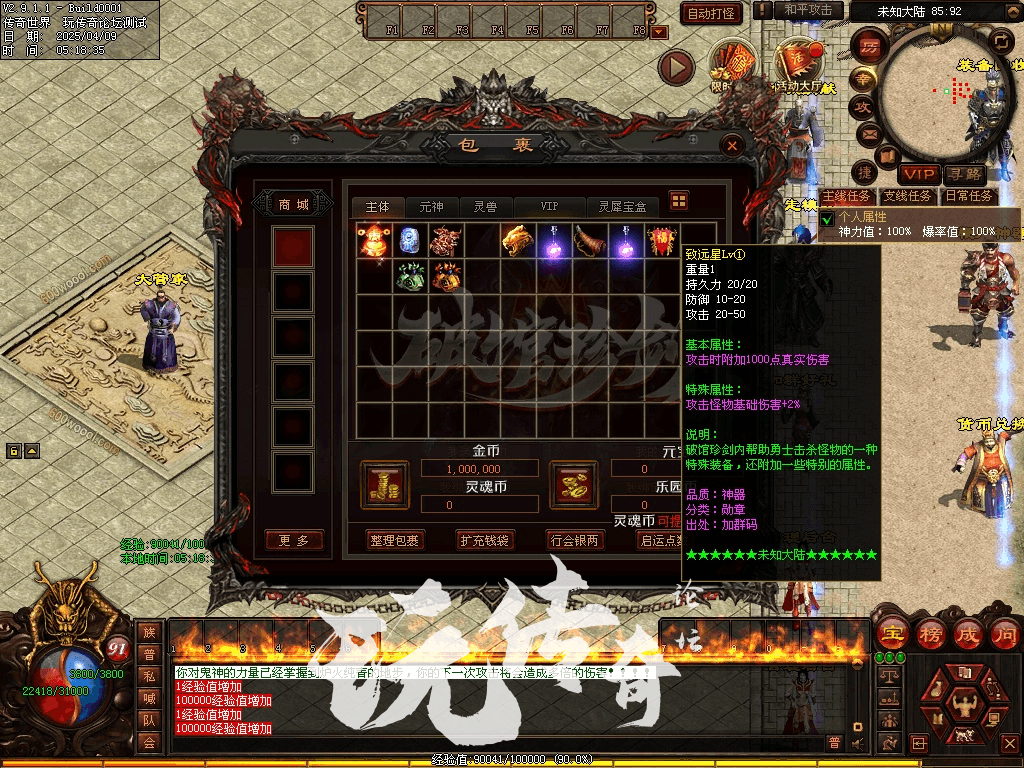
Task: Show the 支线任务 side quests
Action: [x=907, y=196]
